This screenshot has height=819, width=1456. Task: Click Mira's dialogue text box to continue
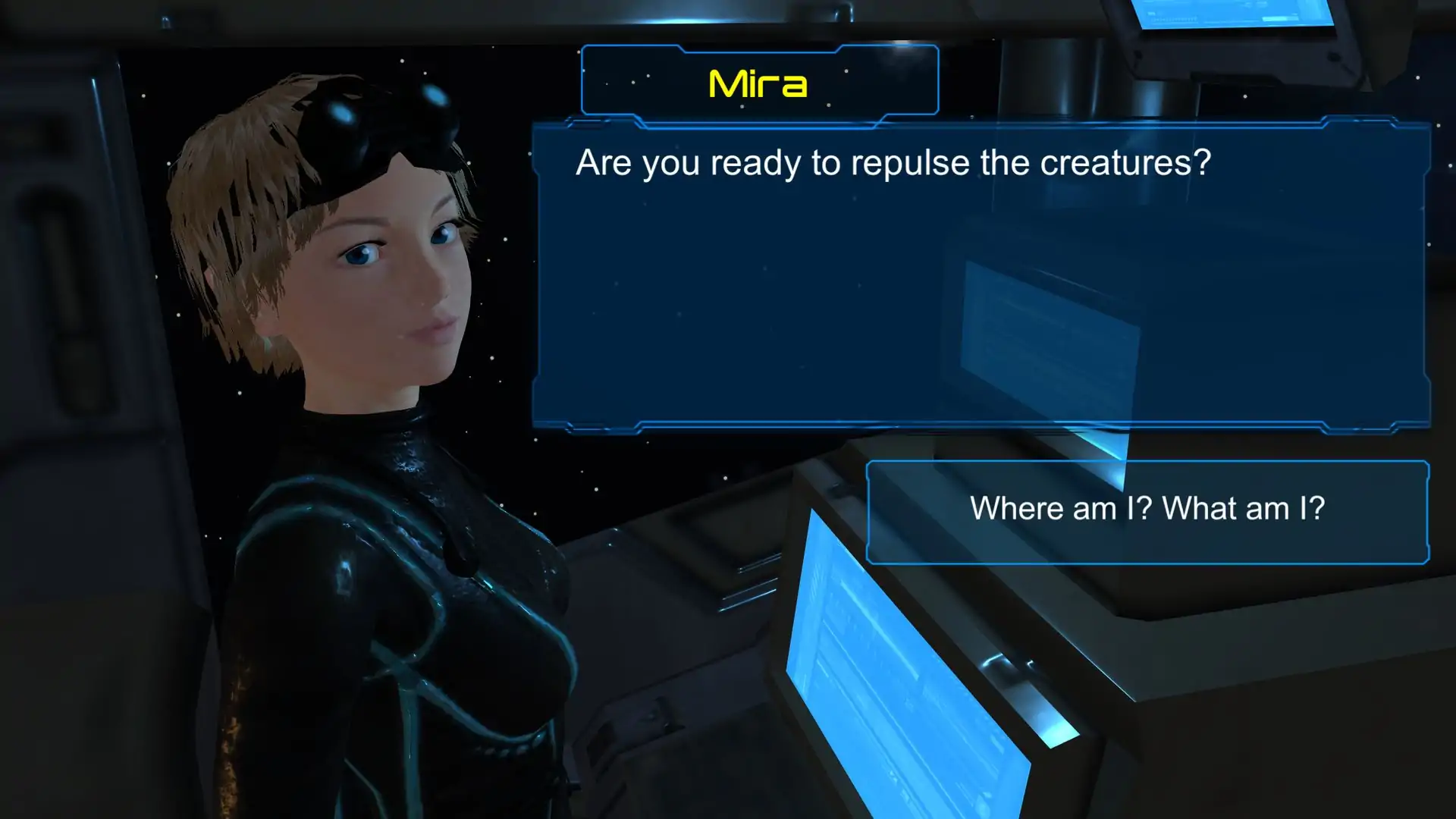[x=981, y=276]
